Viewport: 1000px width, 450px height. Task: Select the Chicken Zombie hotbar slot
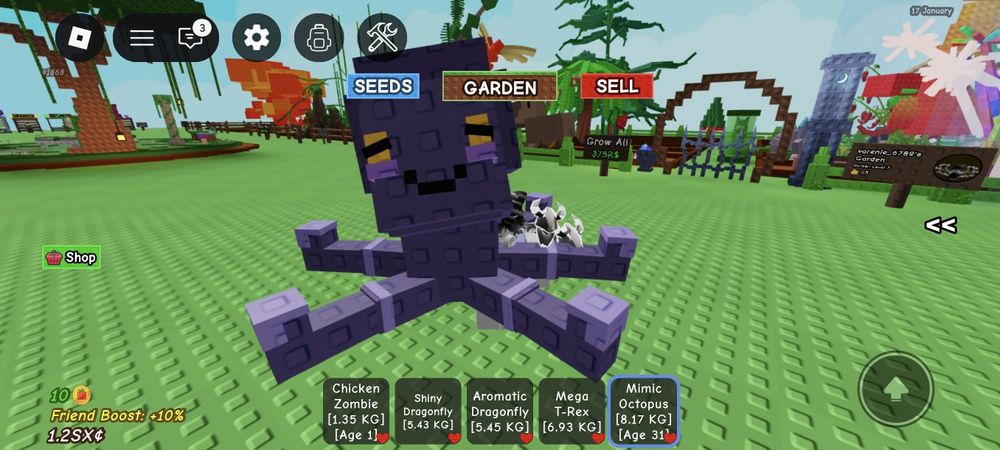[356, 411]
